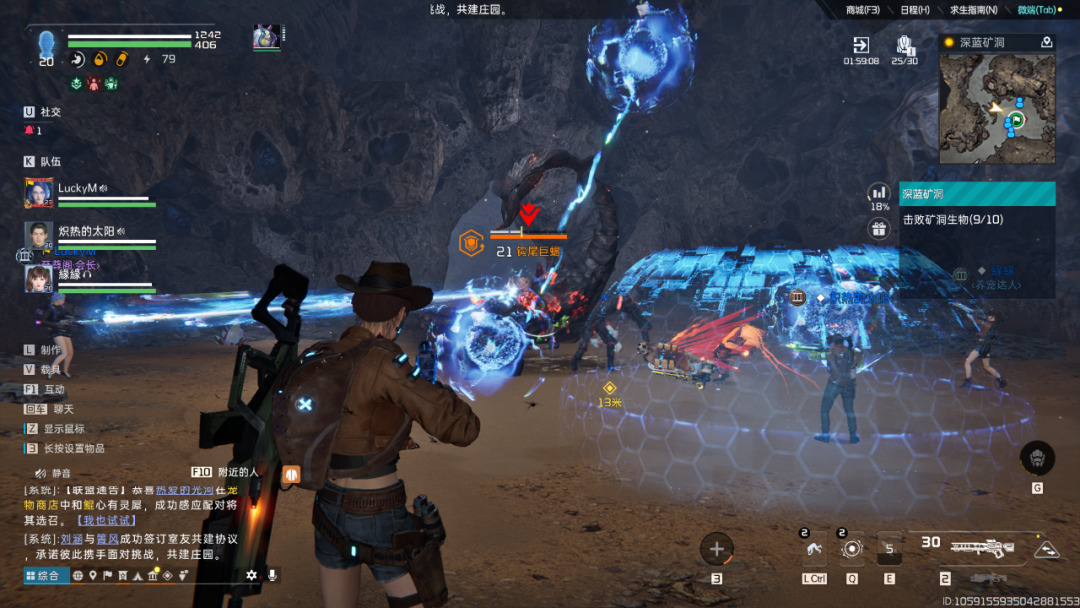Image resolution: width=1080 pixels, height=608 pixels.
Task: Click the 微端 menu entry
Action: (1037, 10)
